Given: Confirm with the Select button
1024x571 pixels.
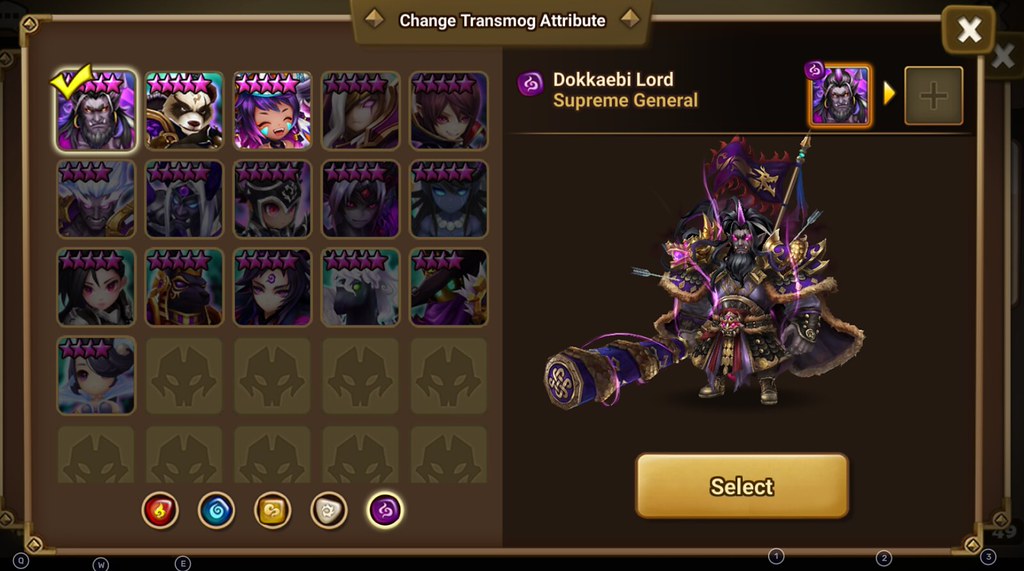Looking at the screenshot, I should [741, 486].
